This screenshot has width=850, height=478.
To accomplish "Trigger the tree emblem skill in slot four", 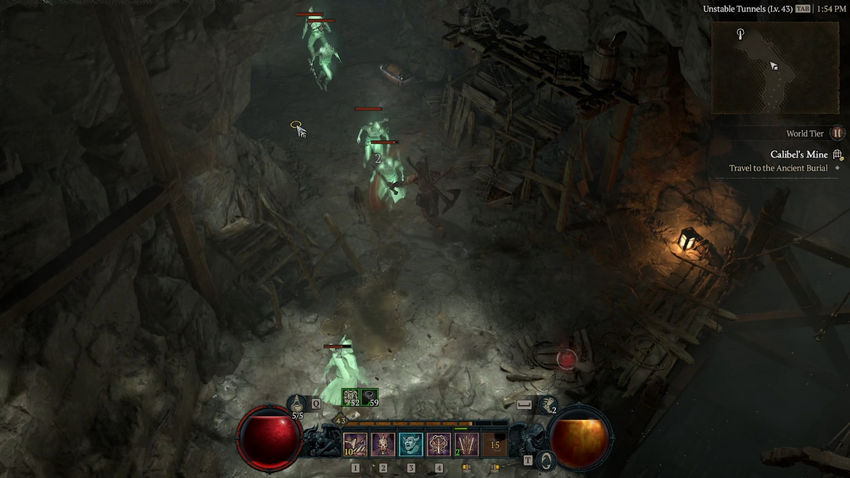I will coord(438,444).
